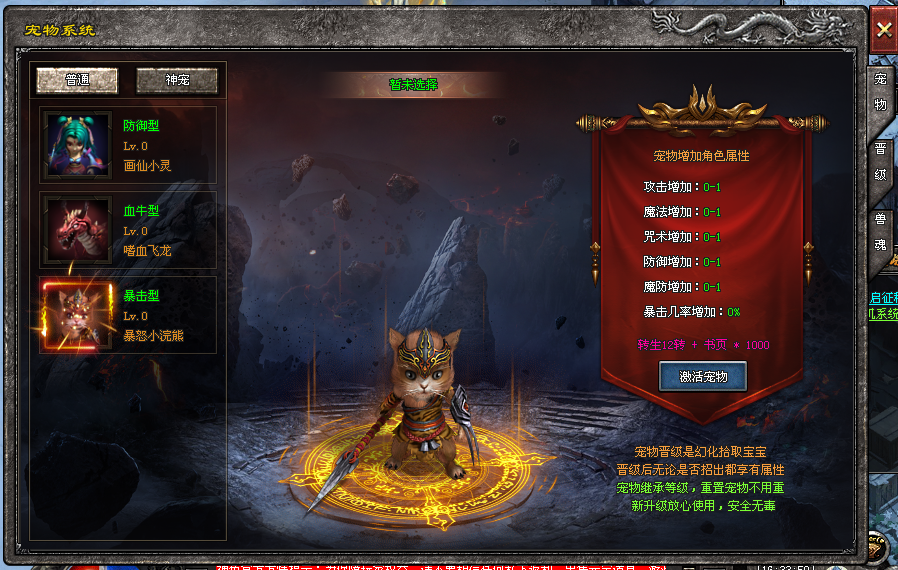The width and height of the screenshot is (898, 570).
Task: Switch to the 晋级 side tab
Action: pos(881,161)
